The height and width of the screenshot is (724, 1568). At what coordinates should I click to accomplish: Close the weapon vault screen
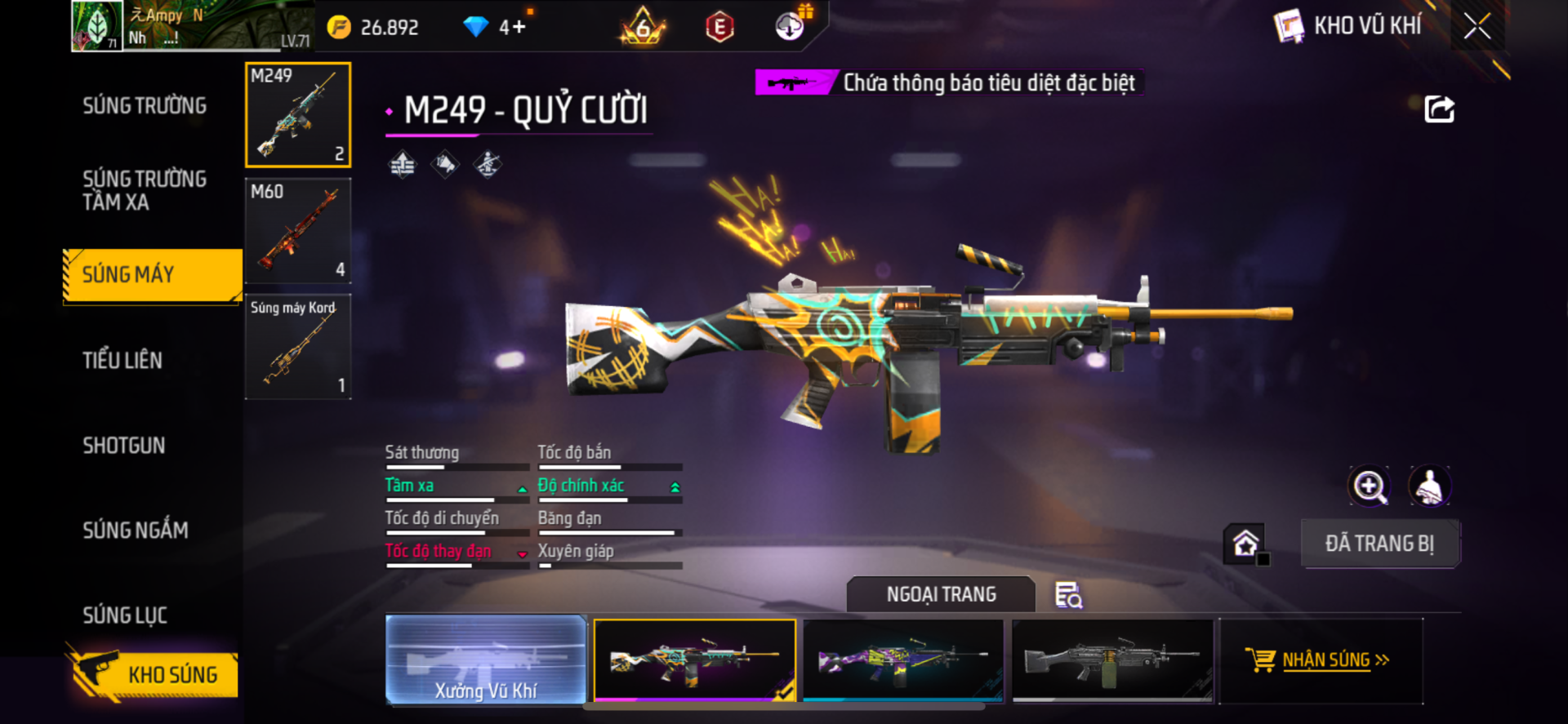tap(1477, 26)
